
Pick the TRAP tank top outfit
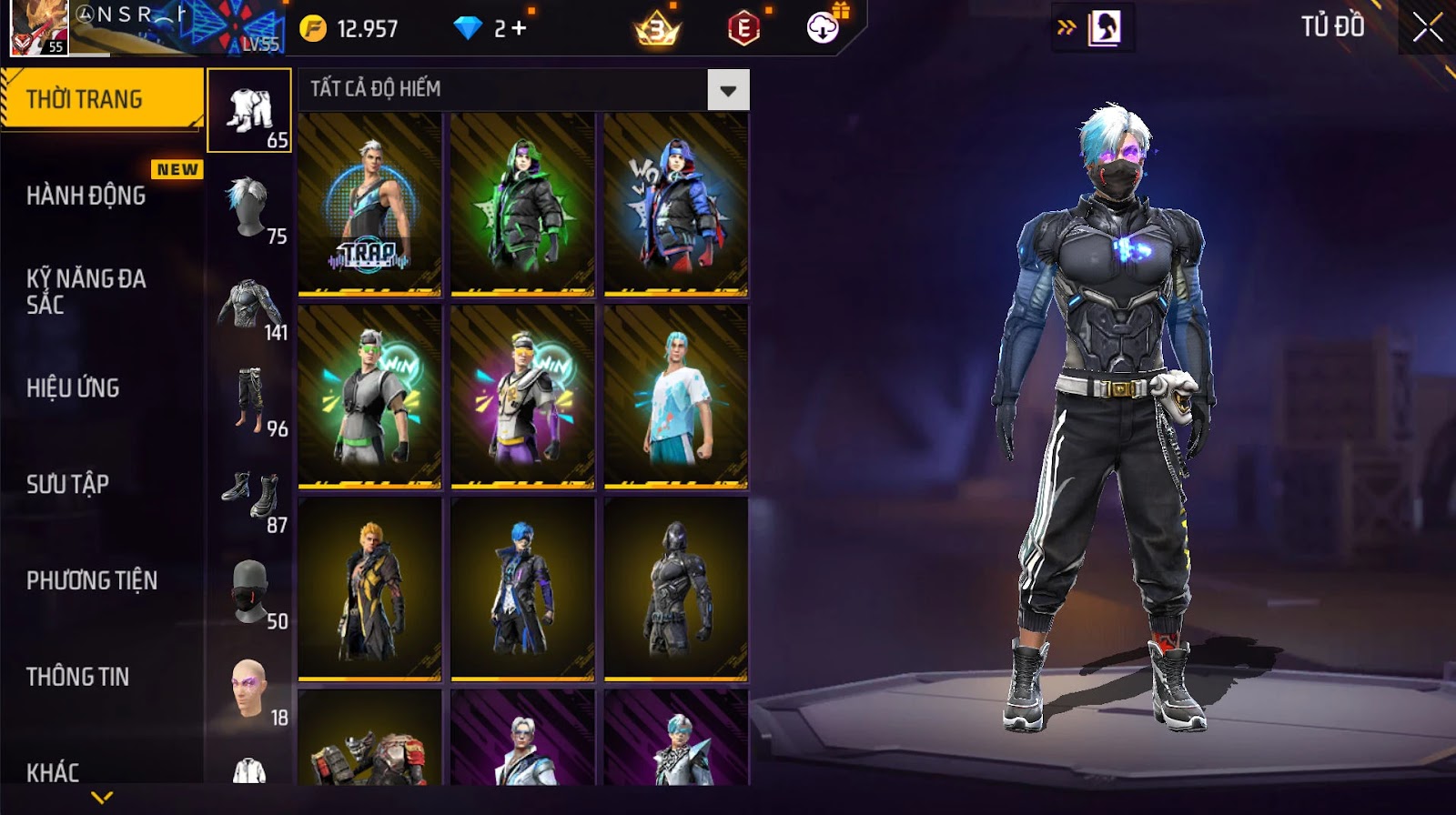point(369,205)
